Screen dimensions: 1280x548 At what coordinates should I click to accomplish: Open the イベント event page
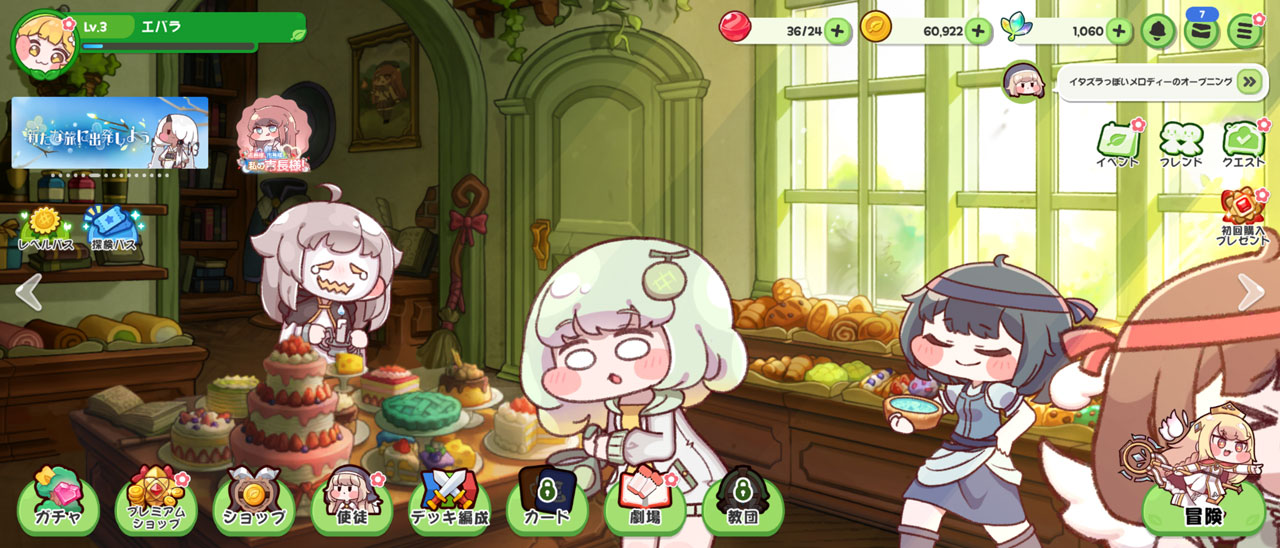pos(1117,145)
